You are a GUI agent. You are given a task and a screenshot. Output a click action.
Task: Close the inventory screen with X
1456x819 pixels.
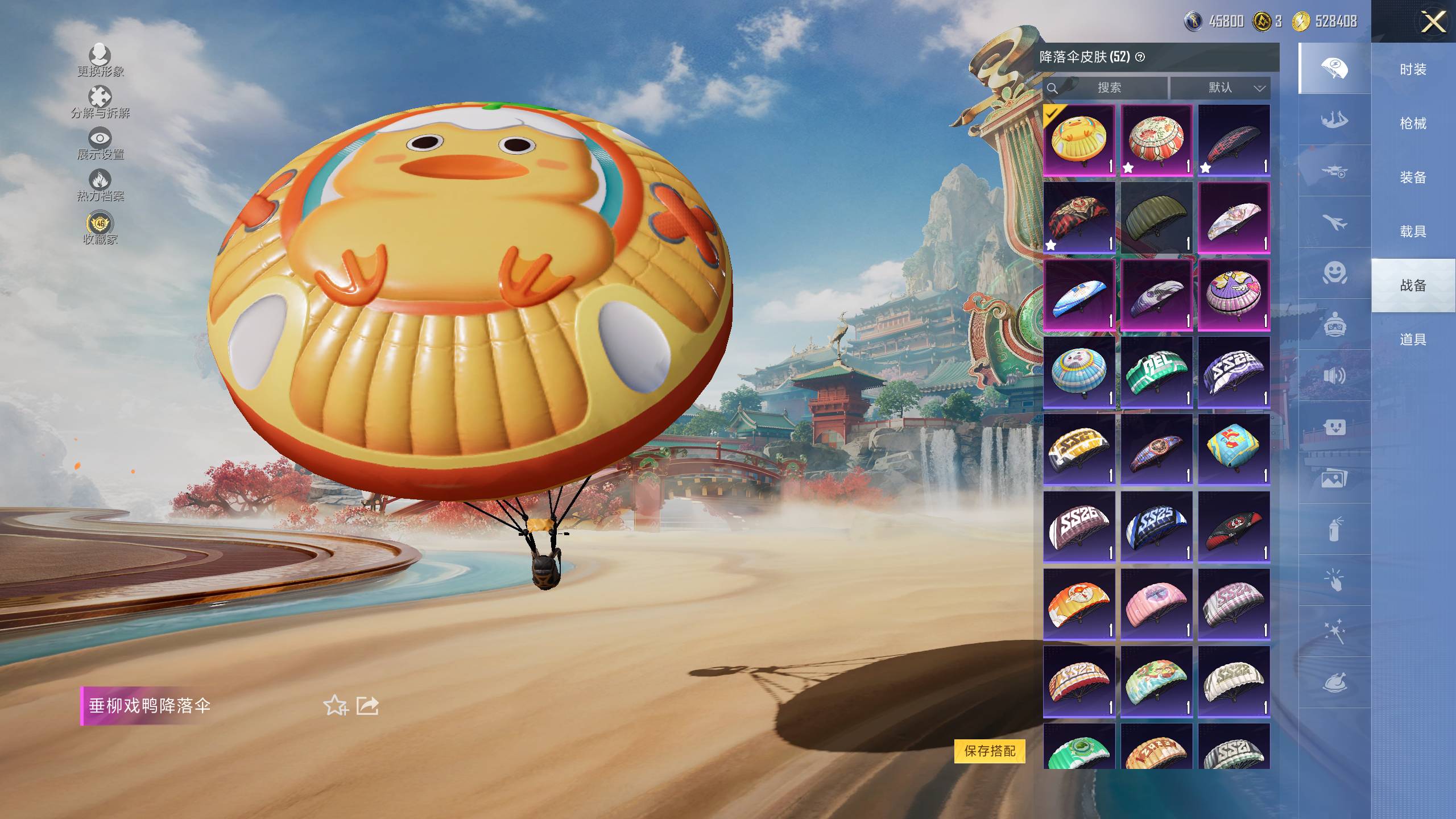1433,23
